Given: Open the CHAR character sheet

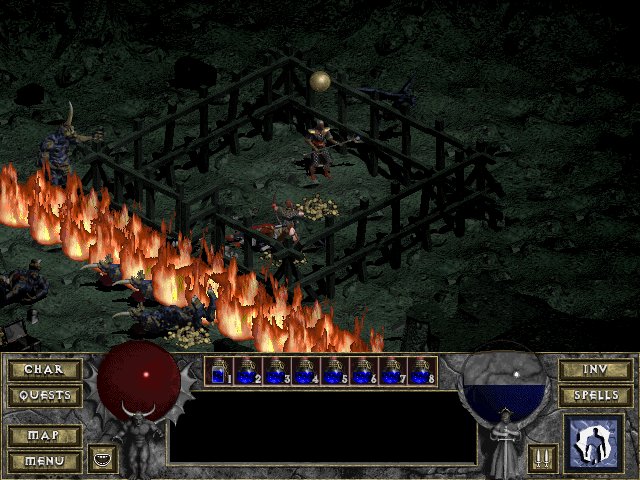Looking at the screenshot, I should click(x=44, y=370).
